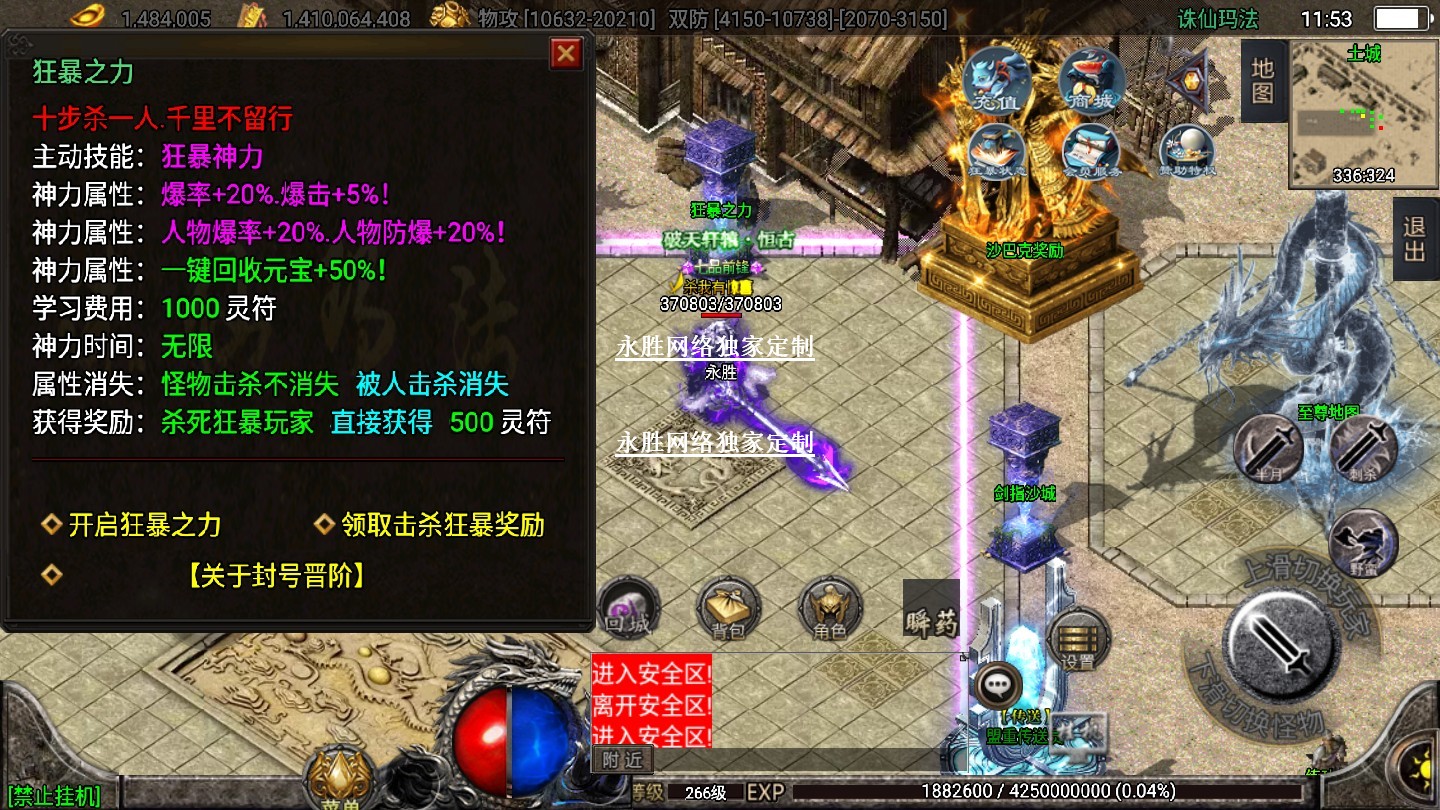Open the 商城 shop icon
The image size is (1440, 810).
pos(1092,82)
